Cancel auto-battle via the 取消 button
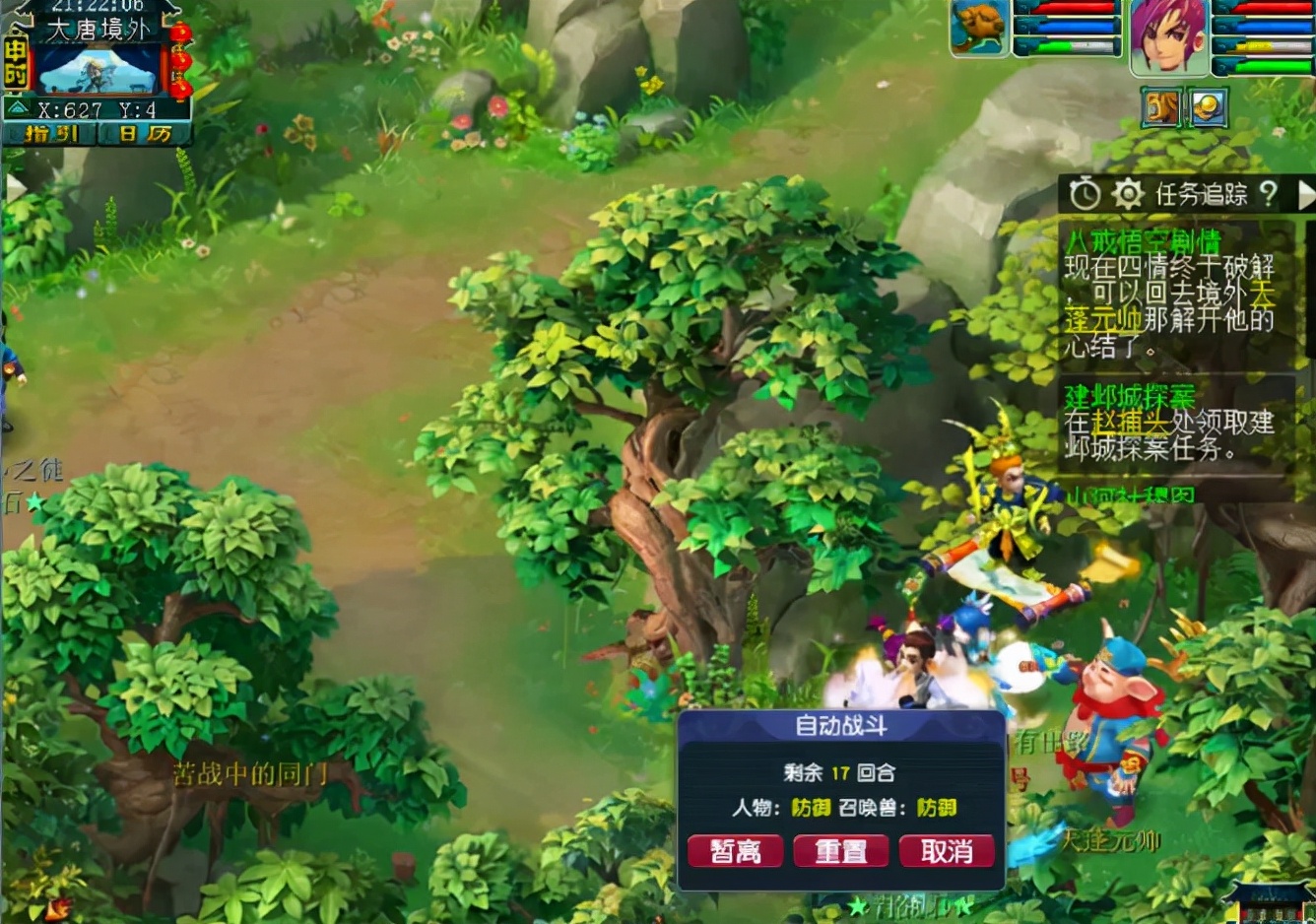Screen dimensions: 1316x924 click(947, 851)
